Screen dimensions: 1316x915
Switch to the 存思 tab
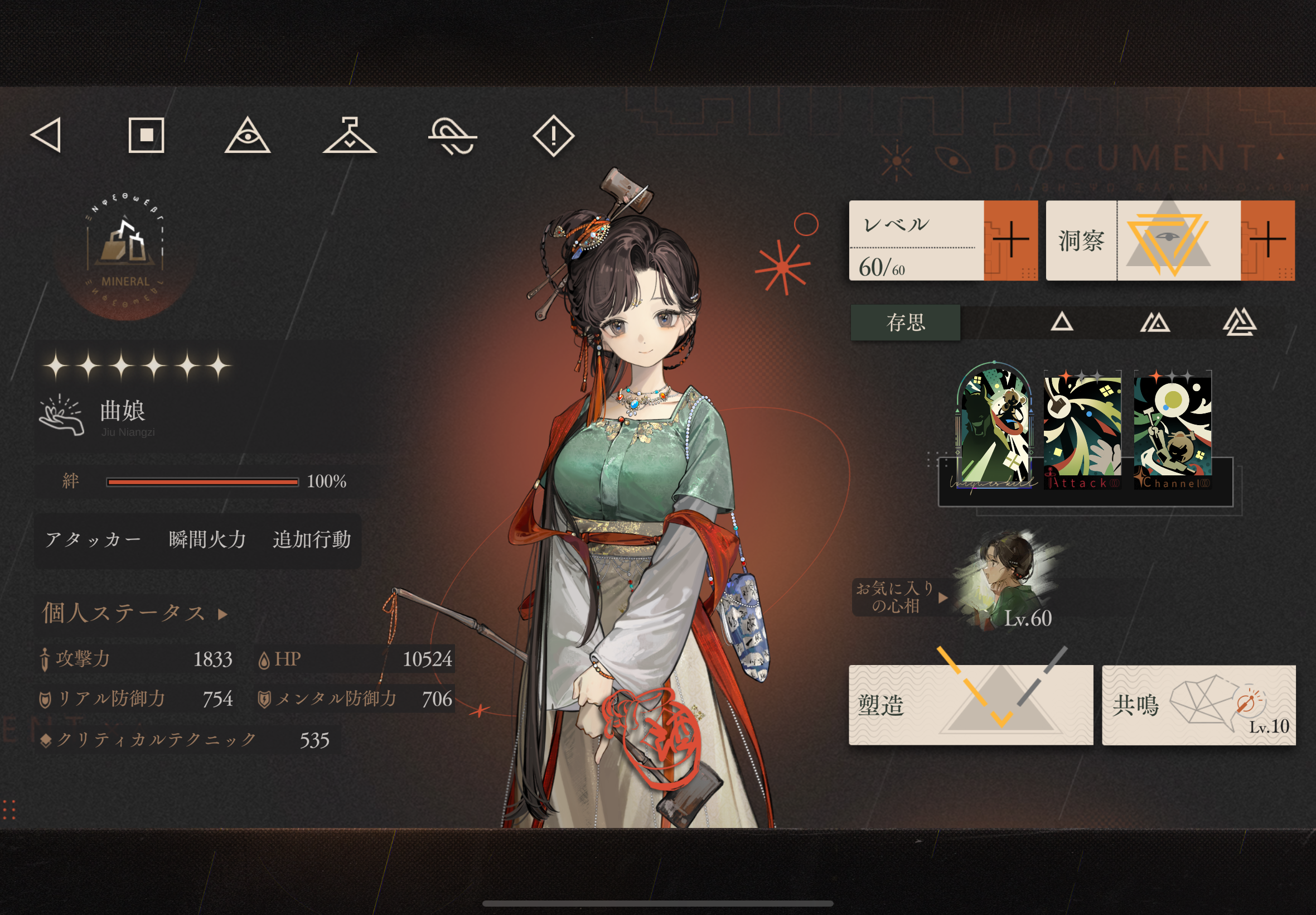[x=905, y=323]
